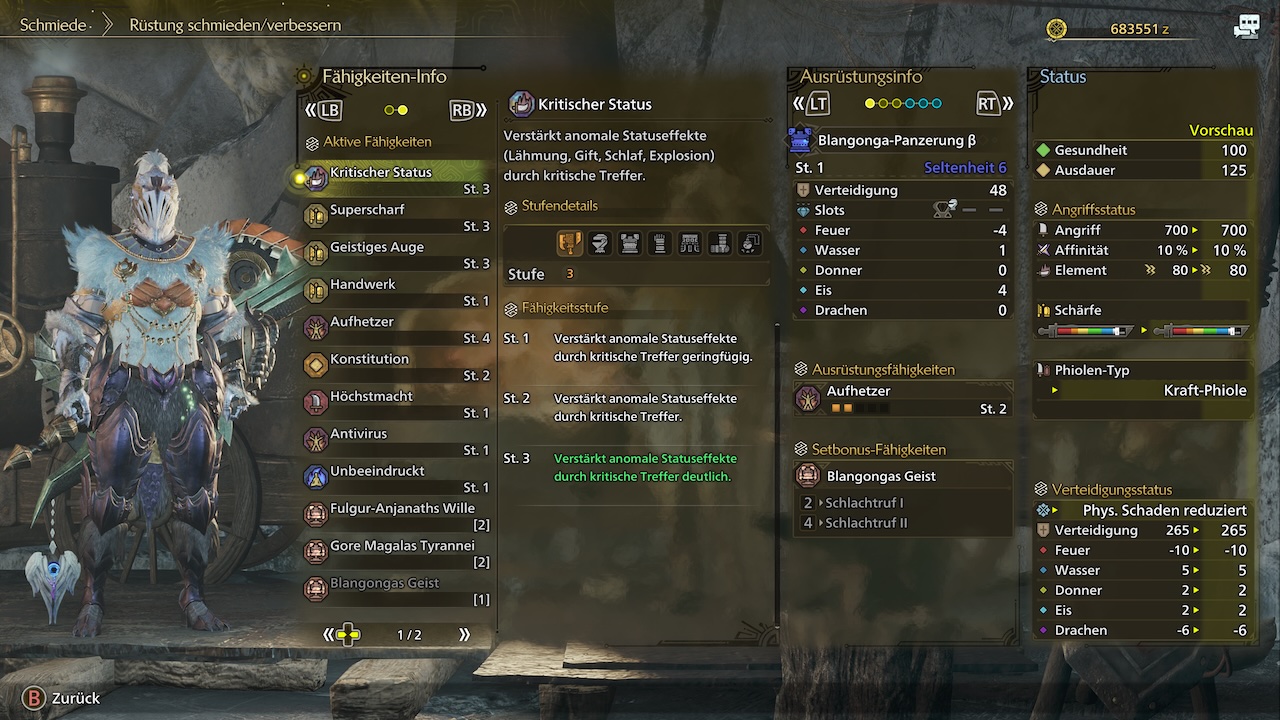Open the Handwerk skill details
Screen dimensions: 1280x720
coord(397,291)
